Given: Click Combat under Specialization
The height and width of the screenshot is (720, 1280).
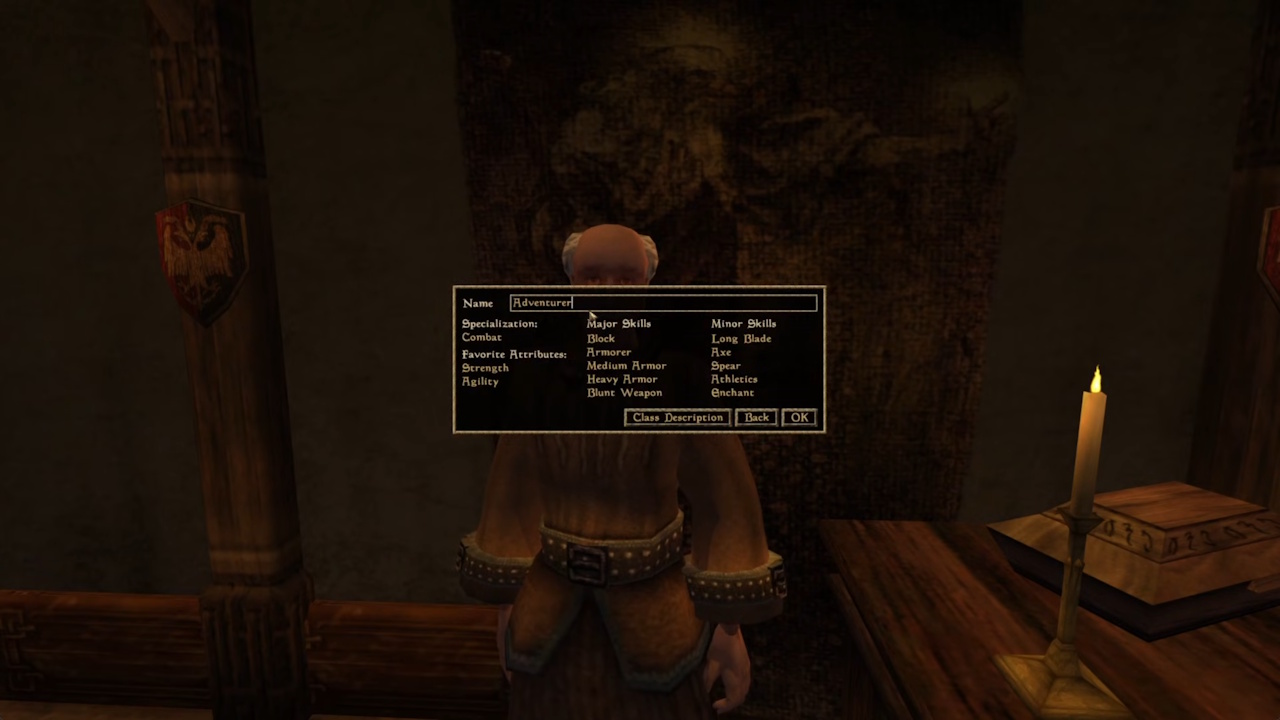Looking at the screenshot, I should [481, 337].
